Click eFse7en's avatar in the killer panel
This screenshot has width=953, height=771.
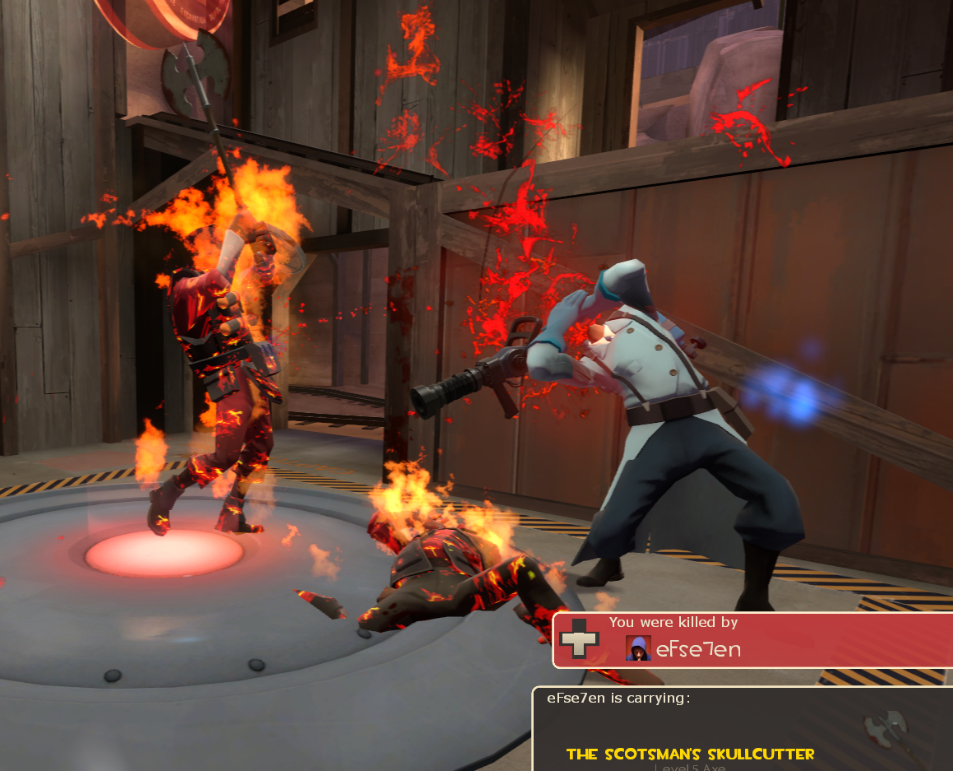click(x=638, y=648)
